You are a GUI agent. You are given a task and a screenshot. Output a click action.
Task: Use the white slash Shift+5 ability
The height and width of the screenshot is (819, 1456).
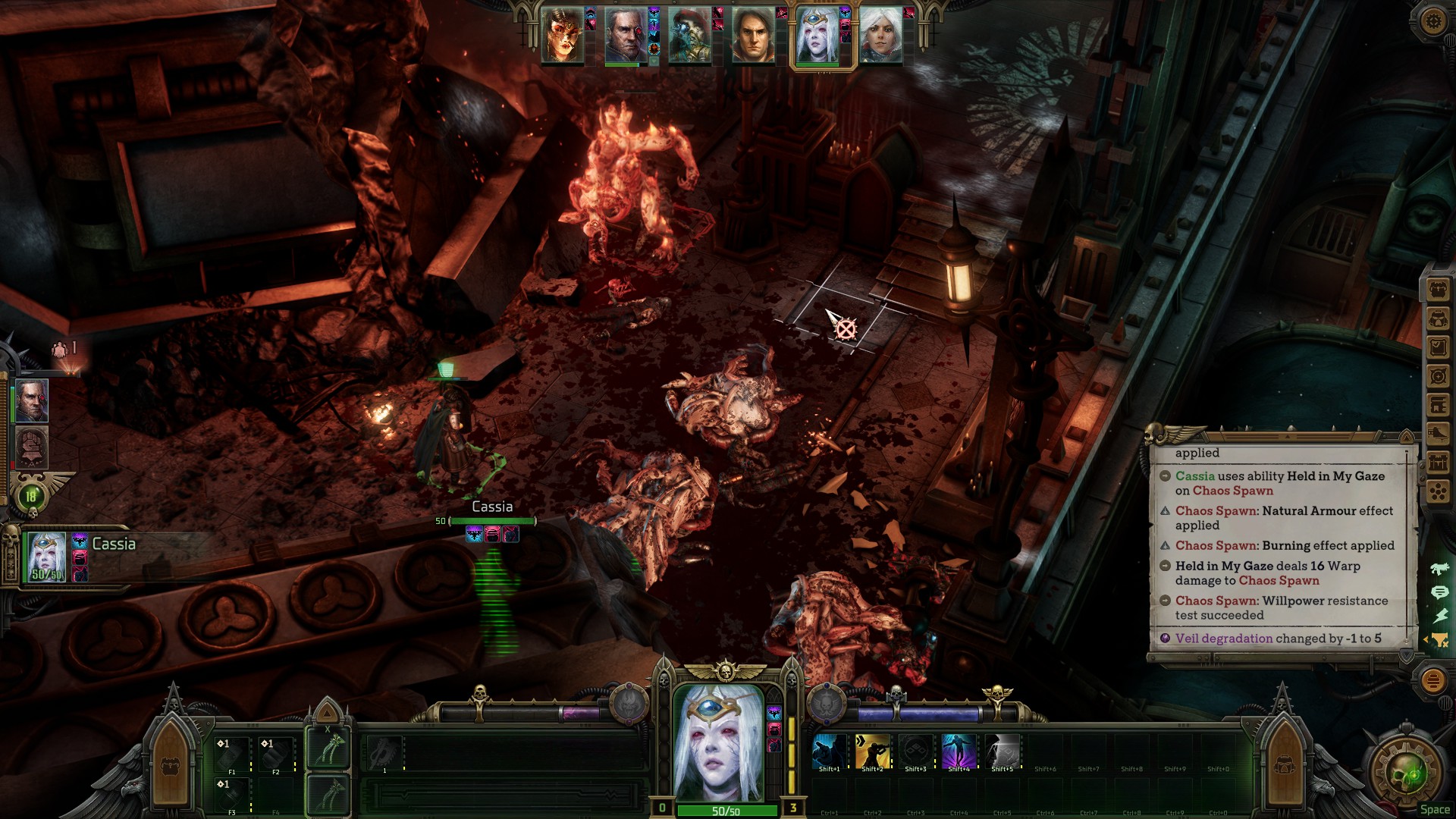click(x=1002, y=752)
